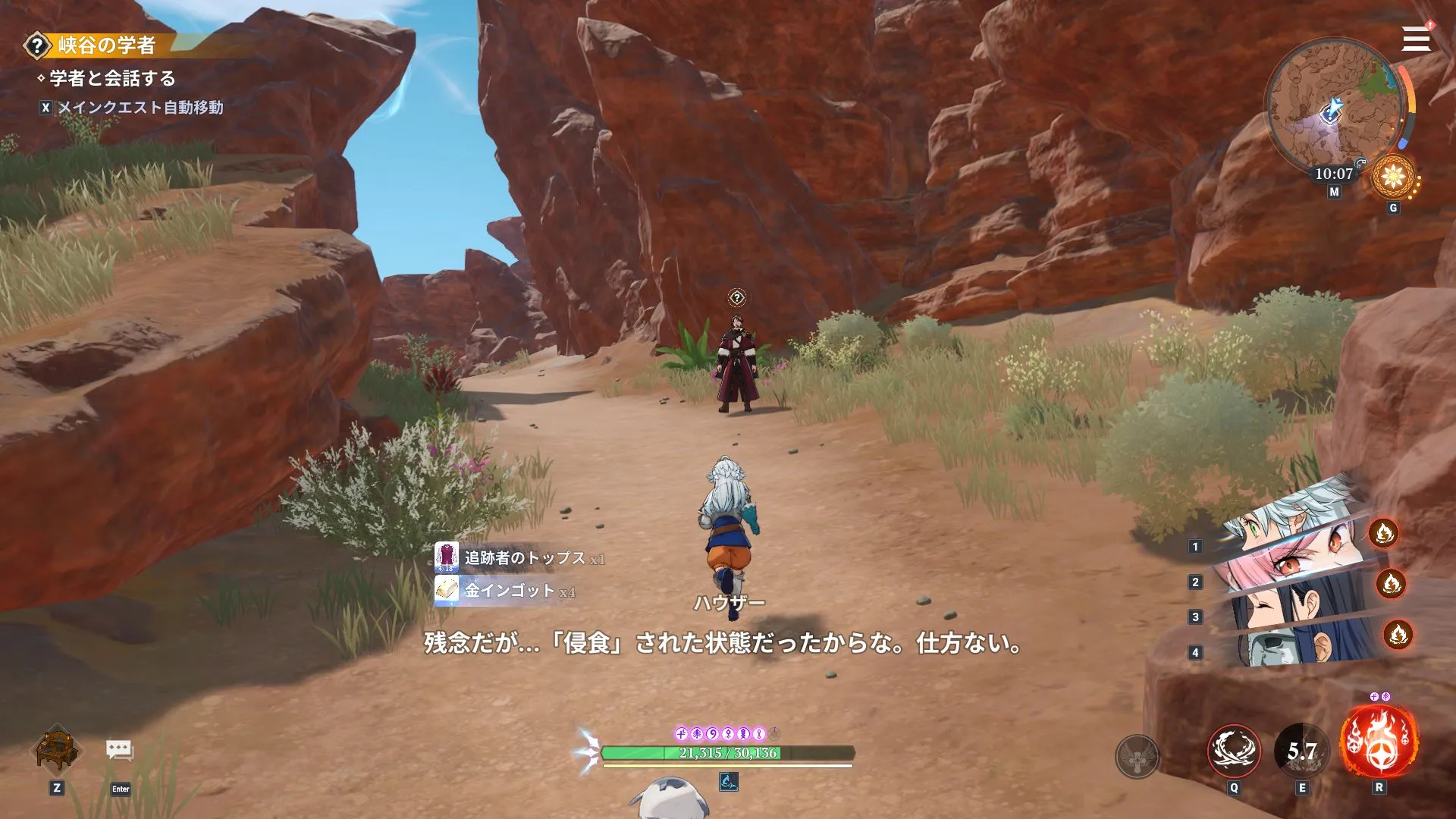The width and height of the screenshot is (1456, 819).
Task: Open the crafting bench icon above the Z key
Action: (57, 751)
